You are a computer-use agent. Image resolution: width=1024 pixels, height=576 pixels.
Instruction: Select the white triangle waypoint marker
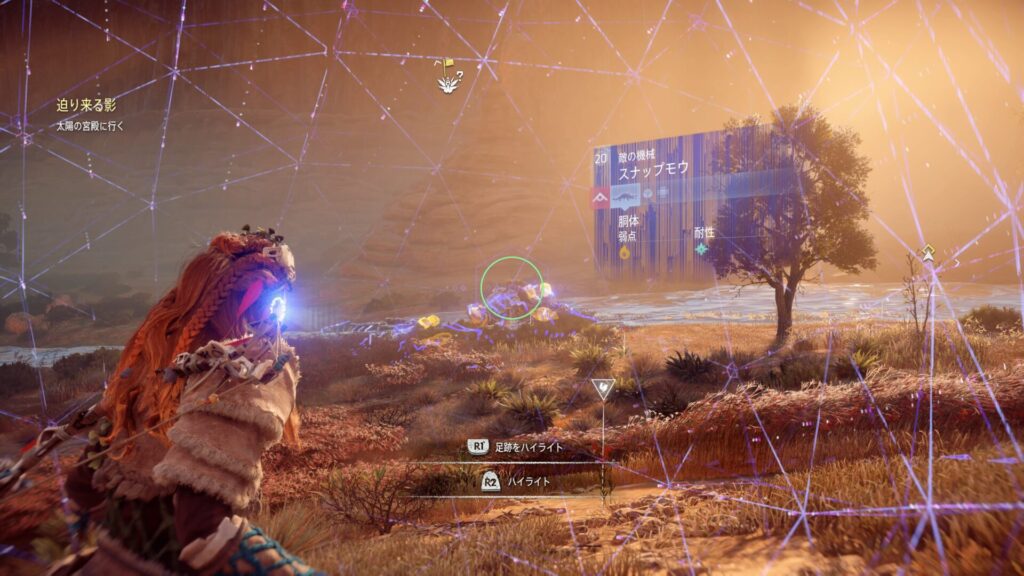pyautogui.click(x=601, y=388)
